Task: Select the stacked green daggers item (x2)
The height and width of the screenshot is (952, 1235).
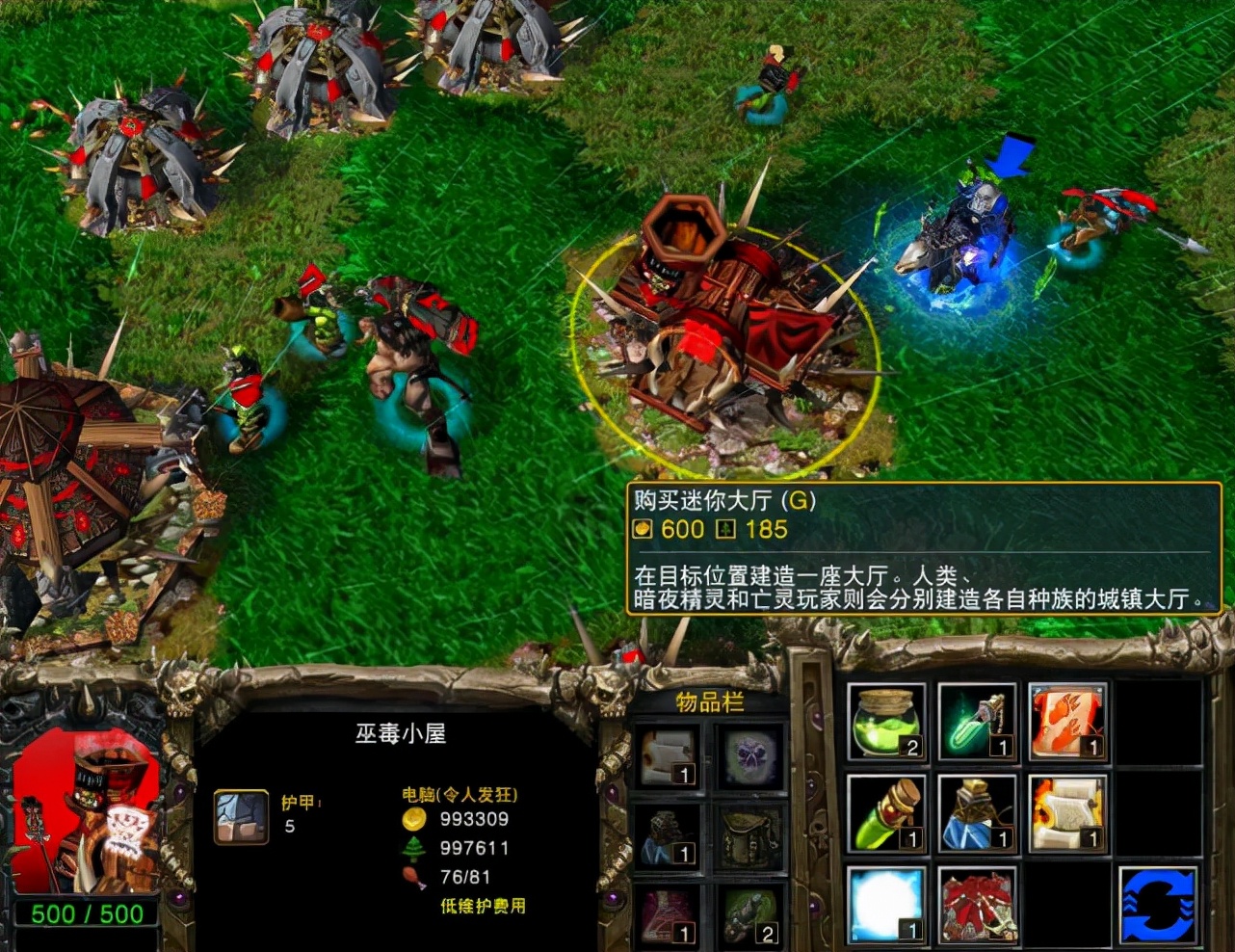Action: [751, 913]
